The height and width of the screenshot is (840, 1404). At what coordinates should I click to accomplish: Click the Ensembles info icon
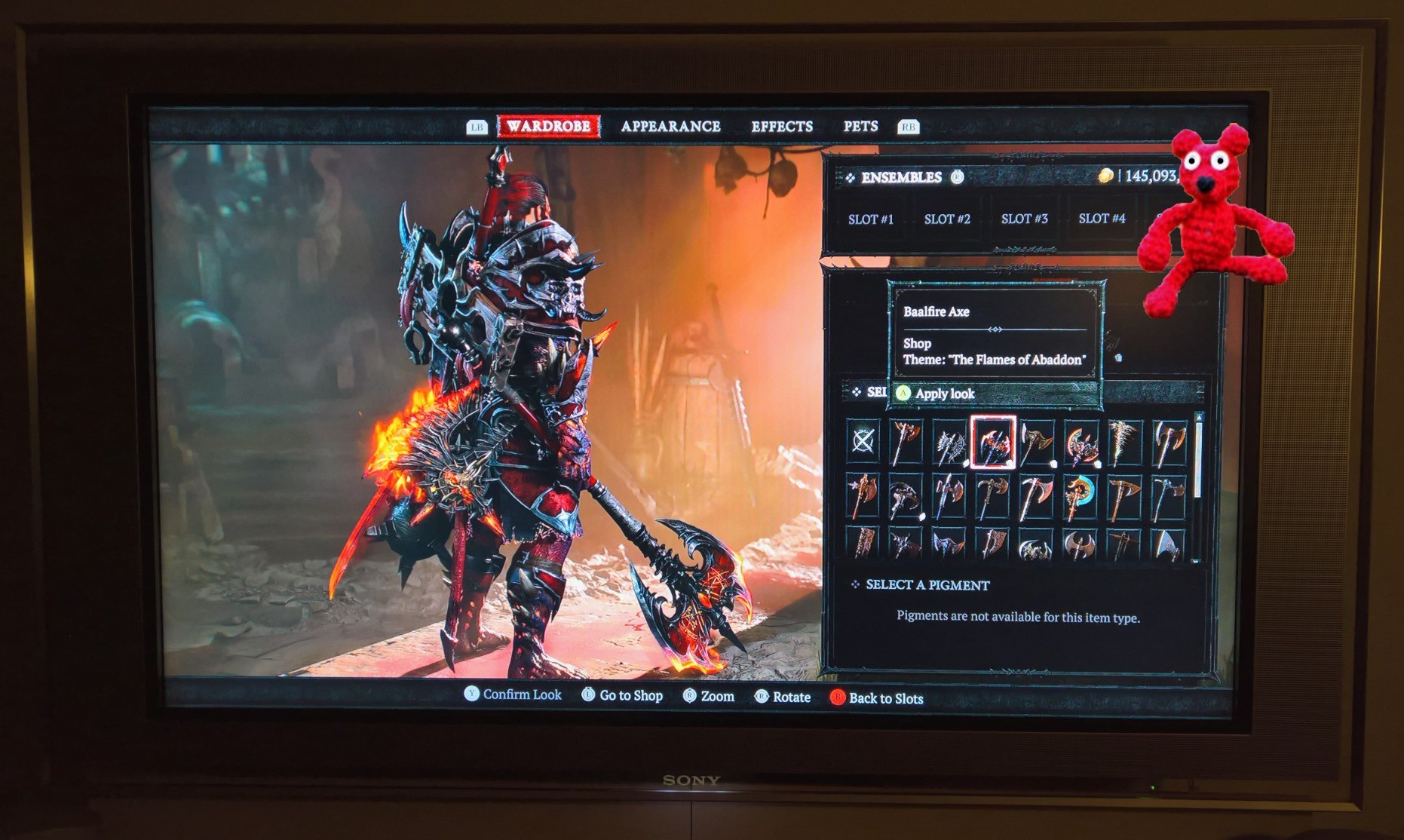coord(957,177)
